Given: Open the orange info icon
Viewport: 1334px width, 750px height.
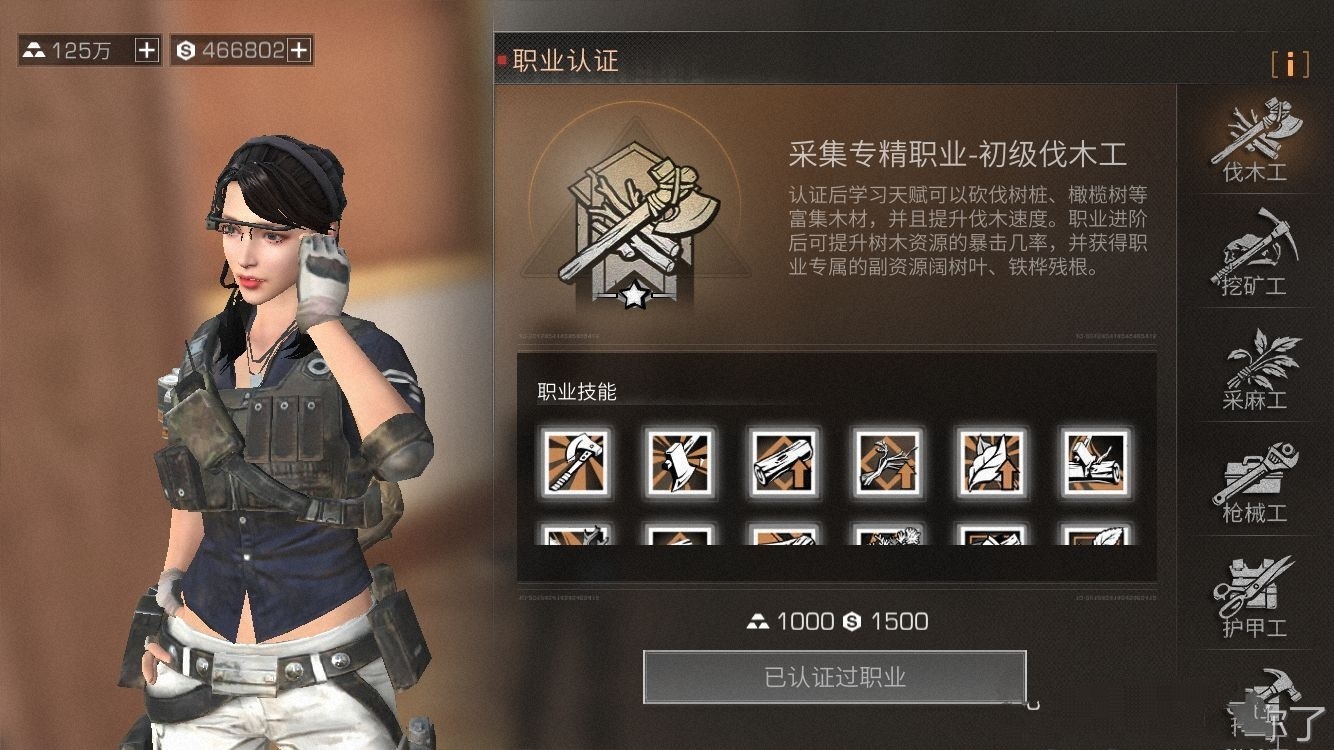Looking at the screenshot, I should [x=1290, y=64].
